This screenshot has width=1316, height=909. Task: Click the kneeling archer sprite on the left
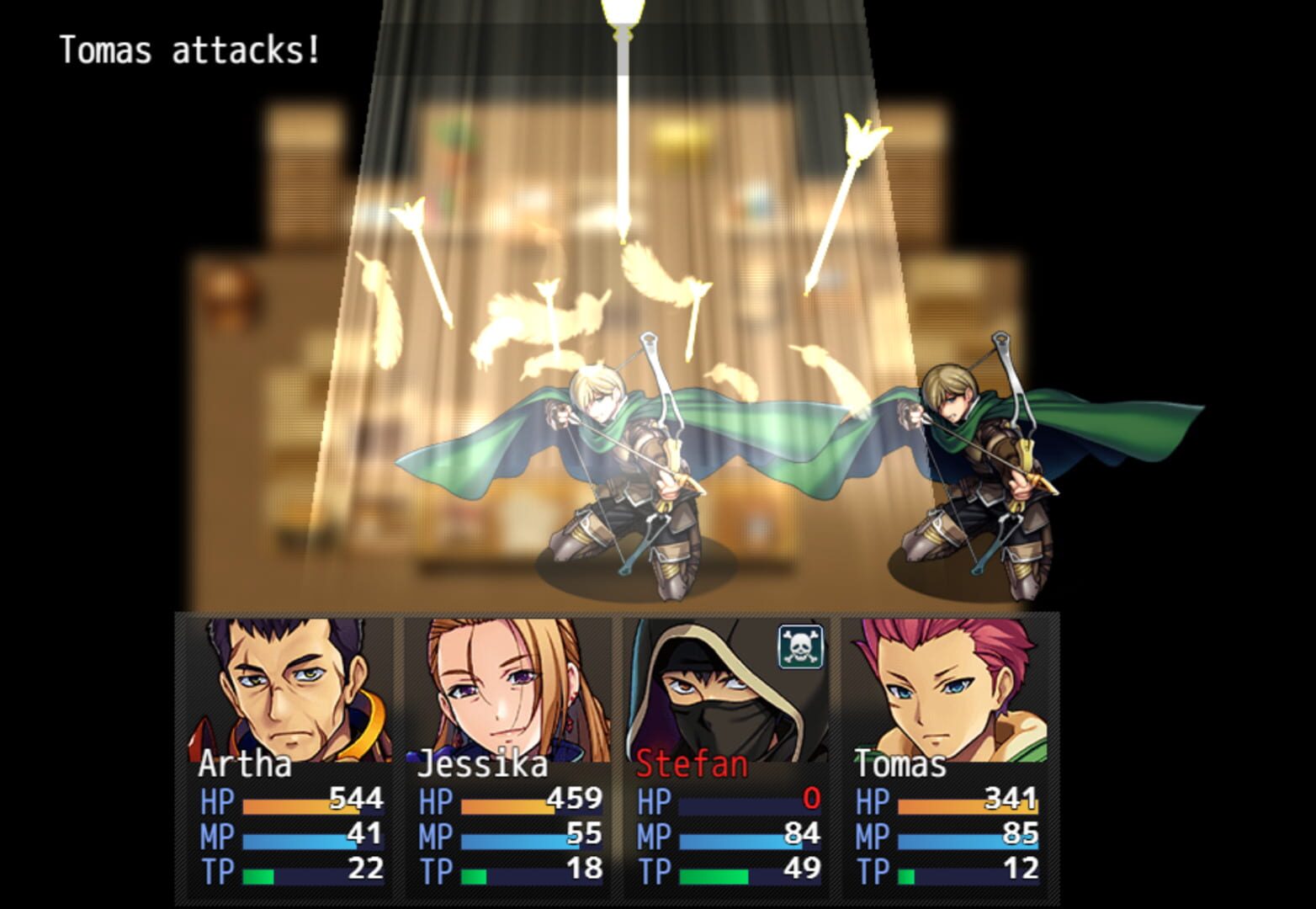(x=623, y=463)
